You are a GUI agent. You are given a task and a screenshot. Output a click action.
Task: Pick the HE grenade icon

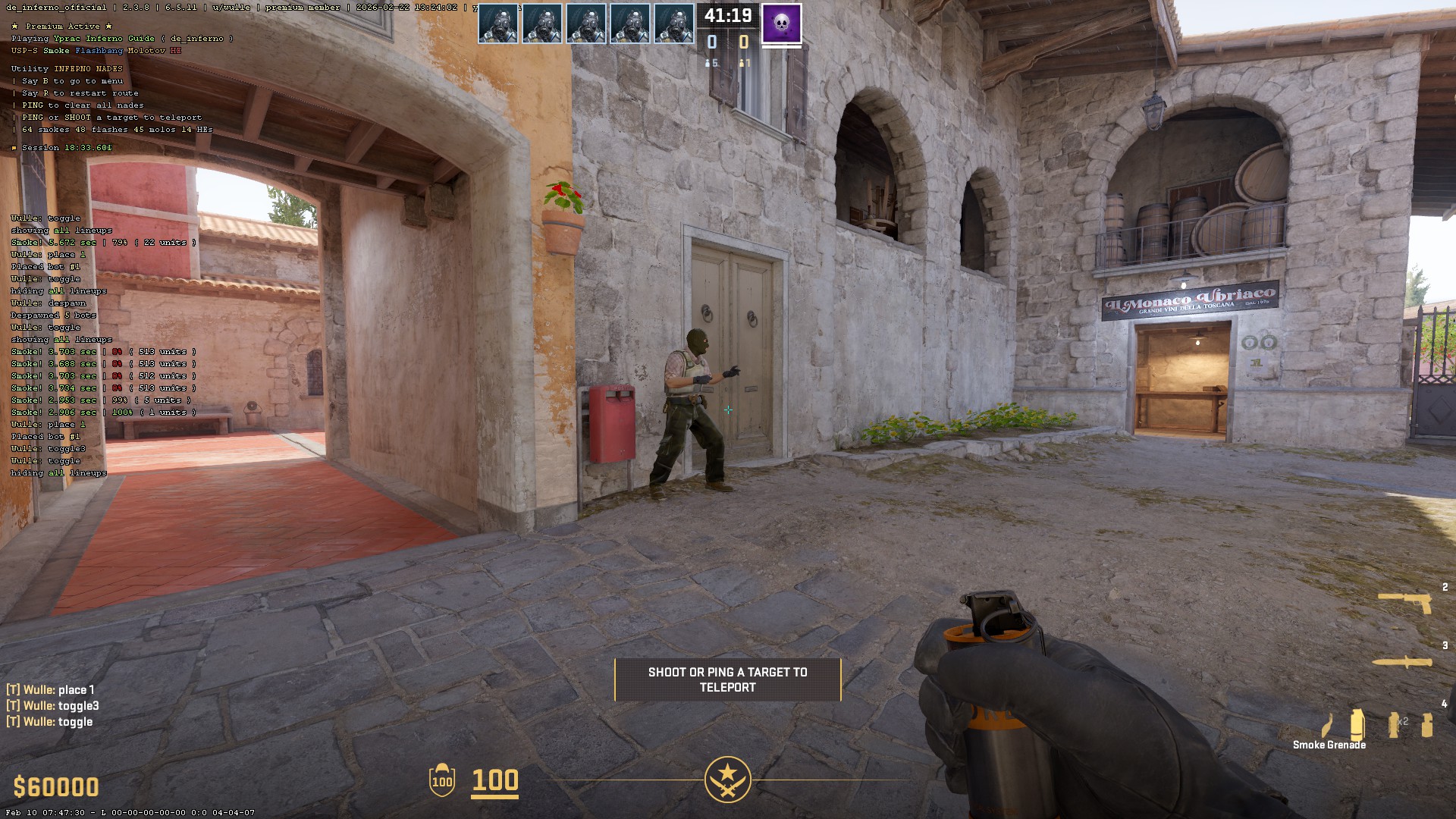pyautogui.click(x=1426, y=724)
